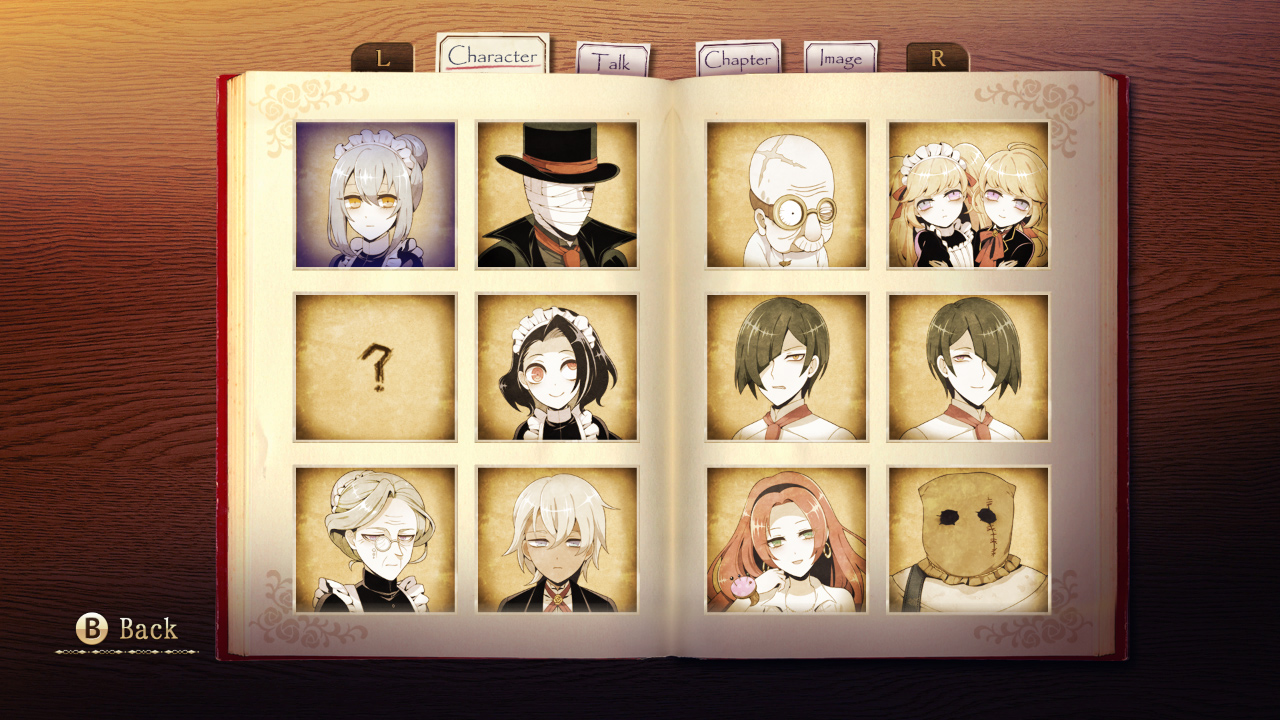Select the twin blonde maids portrait
The height and width of the screenshot is (720, 1280).
(968, 195)
